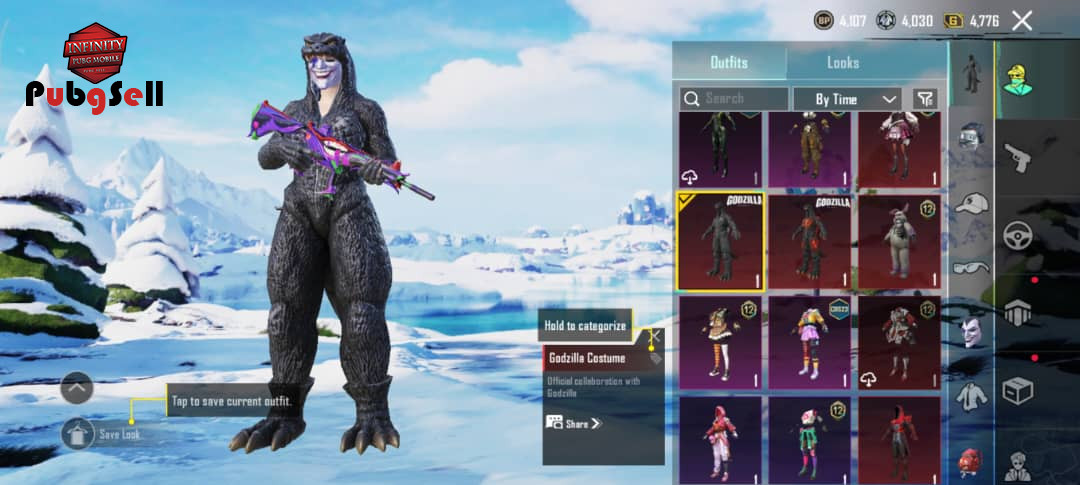Screen dimensions: 1080x485
Task: Pick the orange striped stockings outfit
Action: [720, 342]
